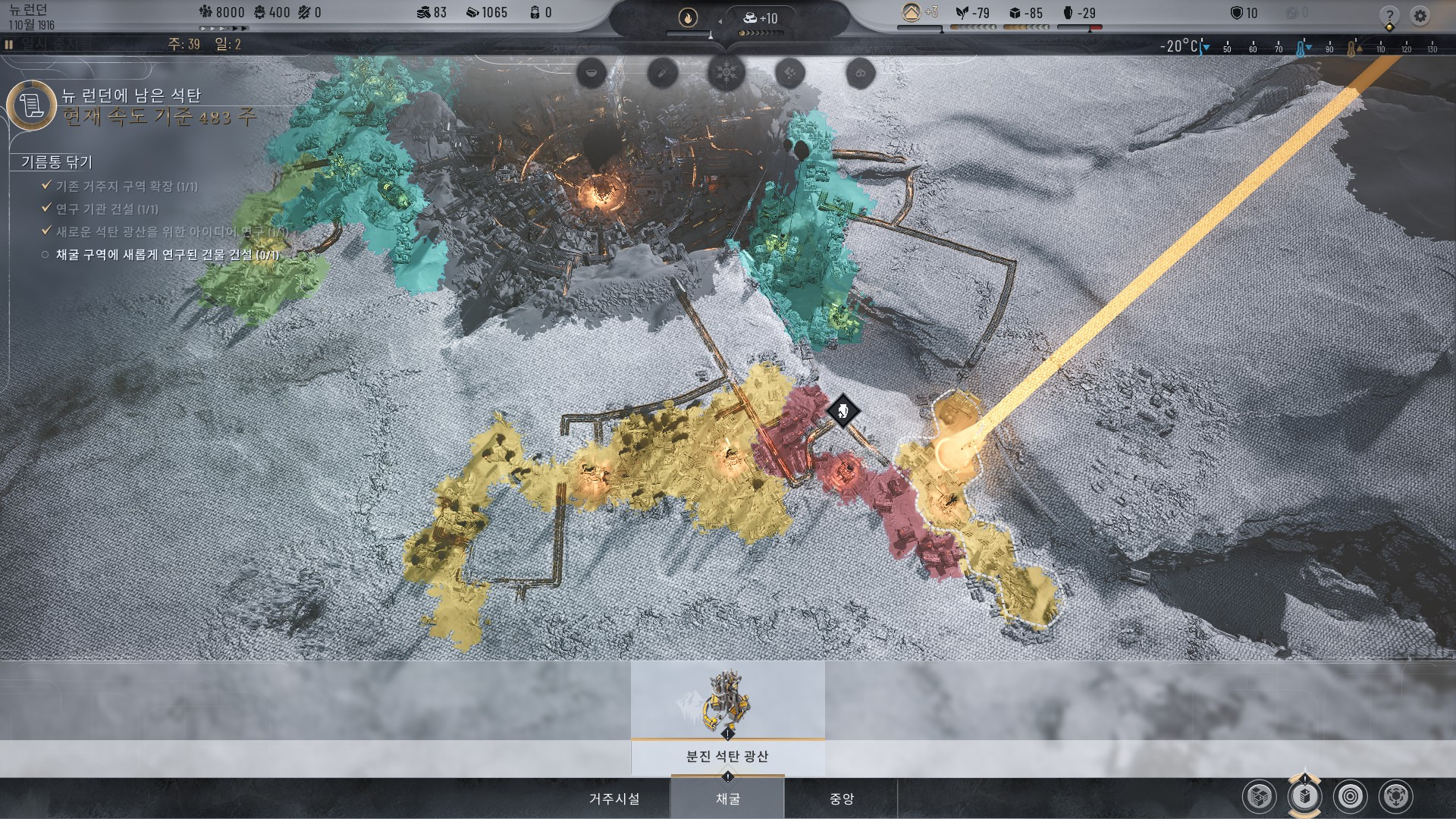Open the settings gear menu

pos(1420,15)
